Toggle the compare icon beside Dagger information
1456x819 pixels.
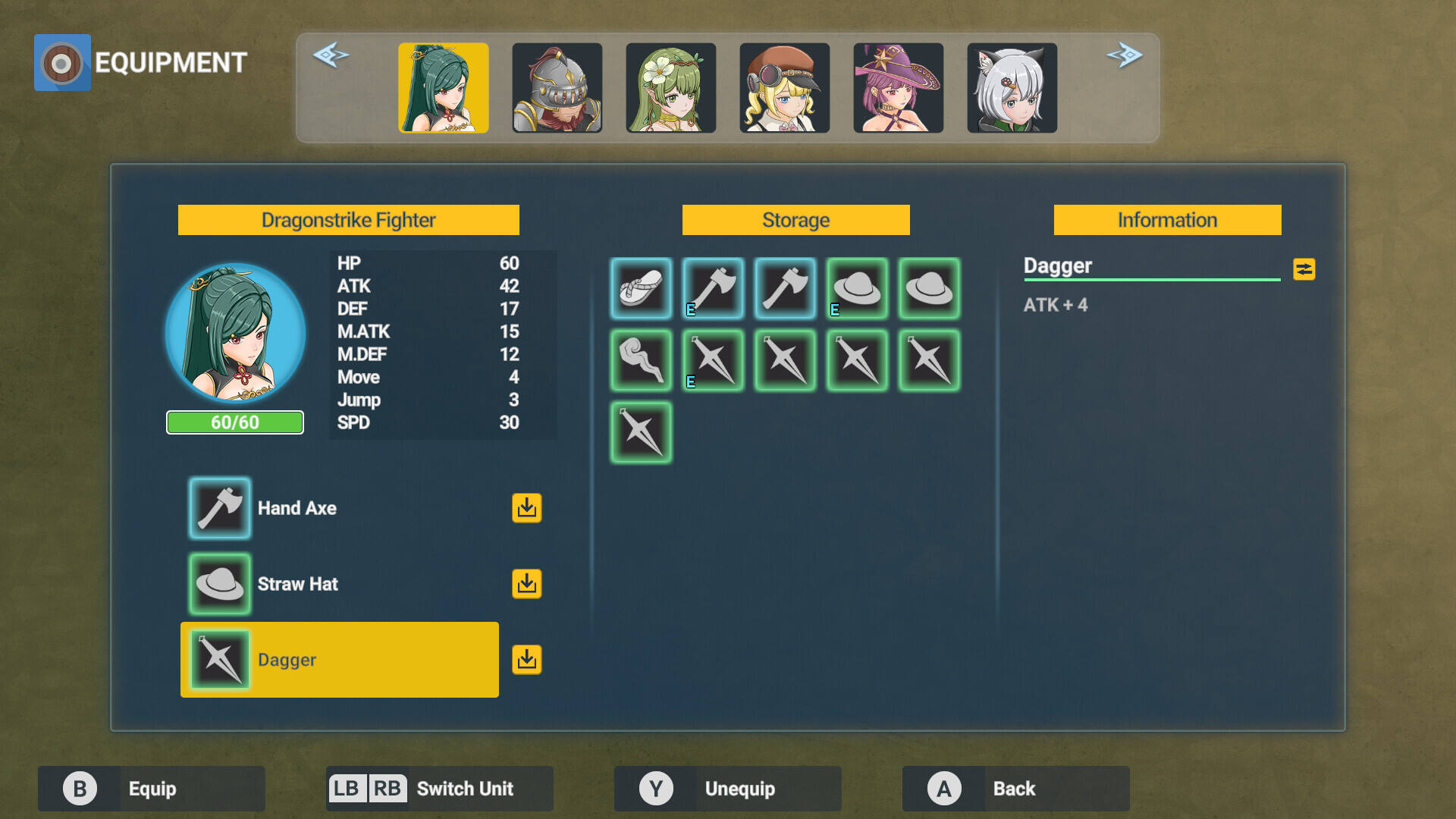(1304, 269)
